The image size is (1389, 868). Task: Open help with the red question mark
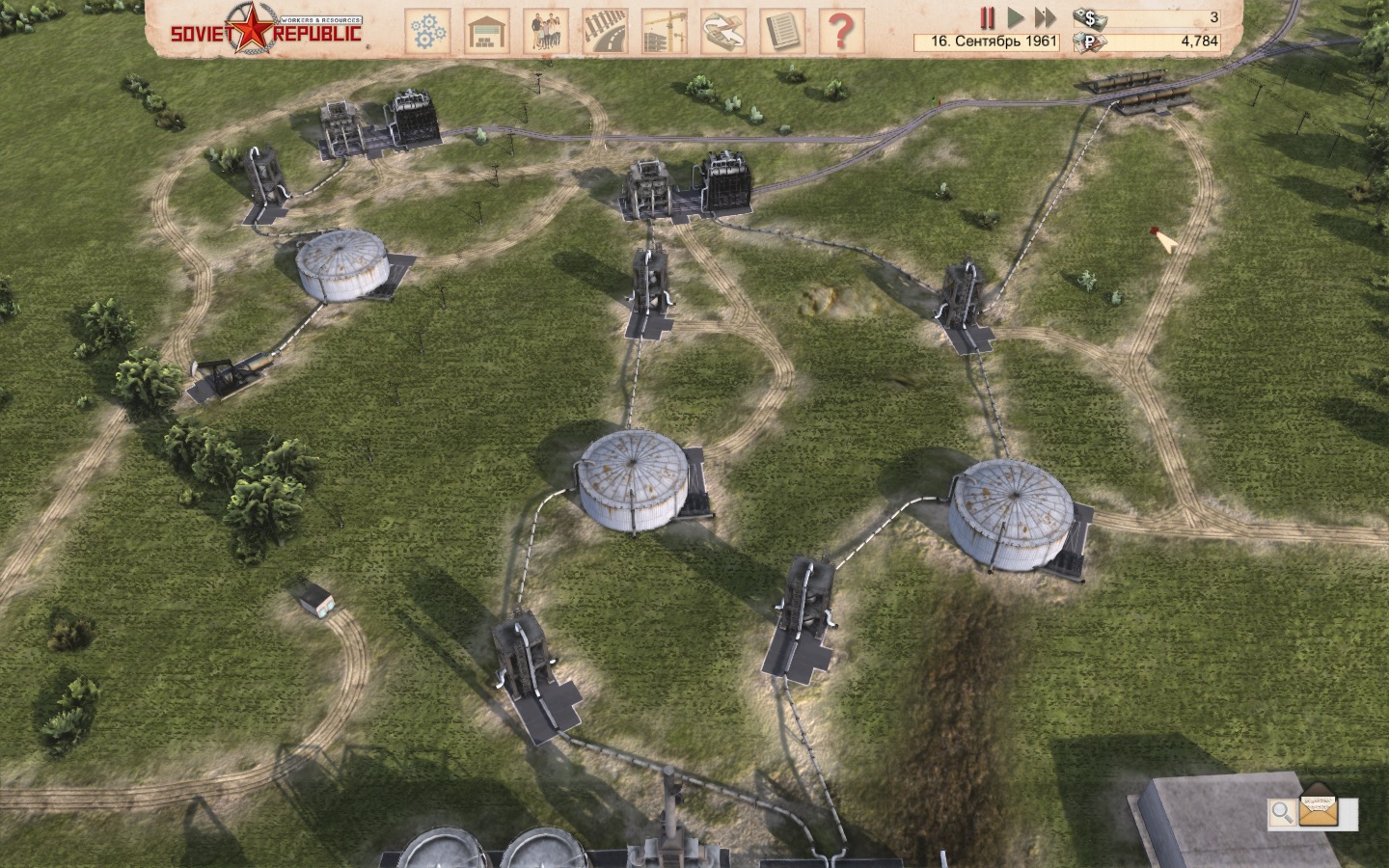pyautogui.click(x=841, y=31)
